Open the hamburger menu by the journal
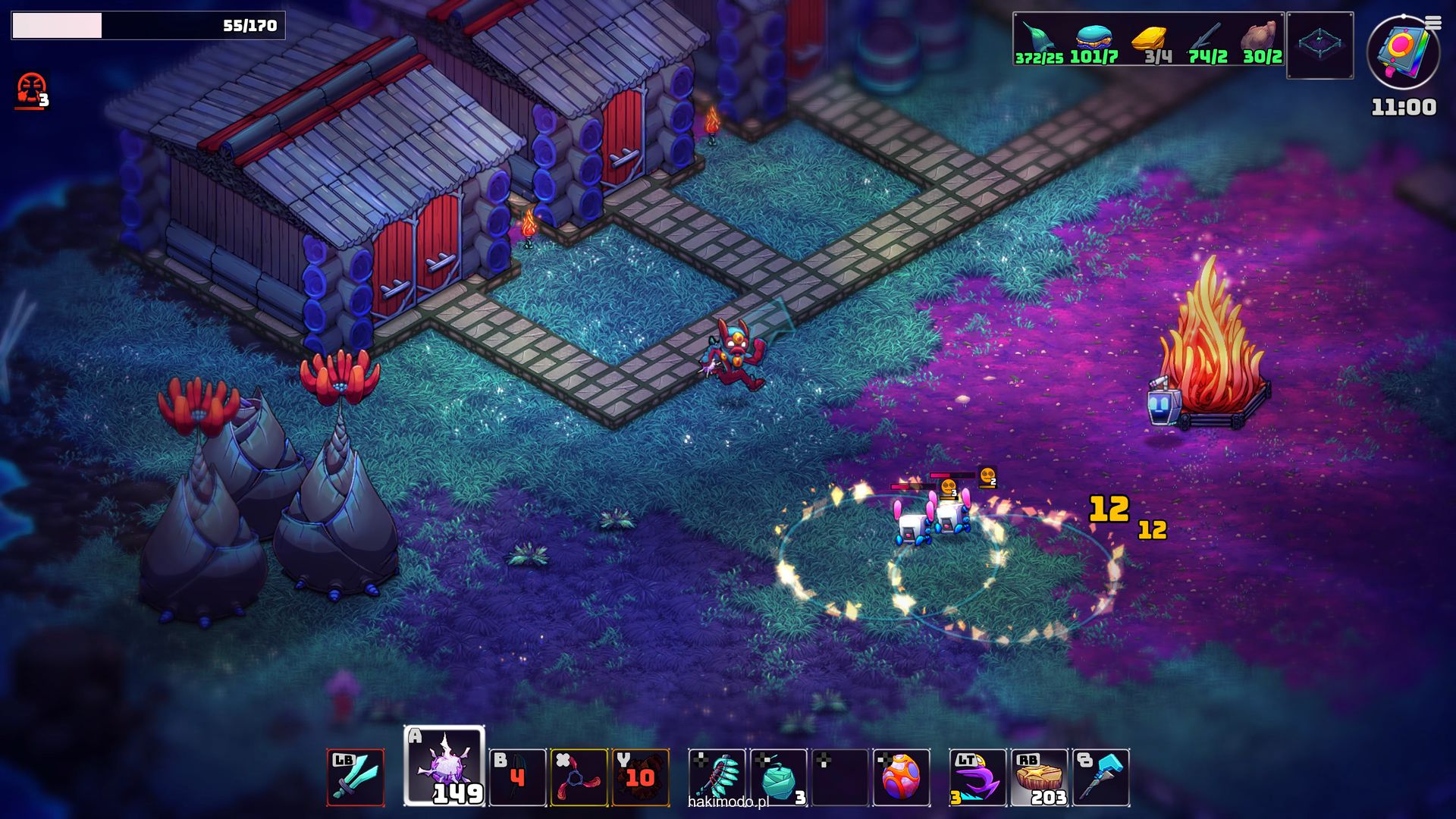 pyautogui.click(x=1432, y=24)
